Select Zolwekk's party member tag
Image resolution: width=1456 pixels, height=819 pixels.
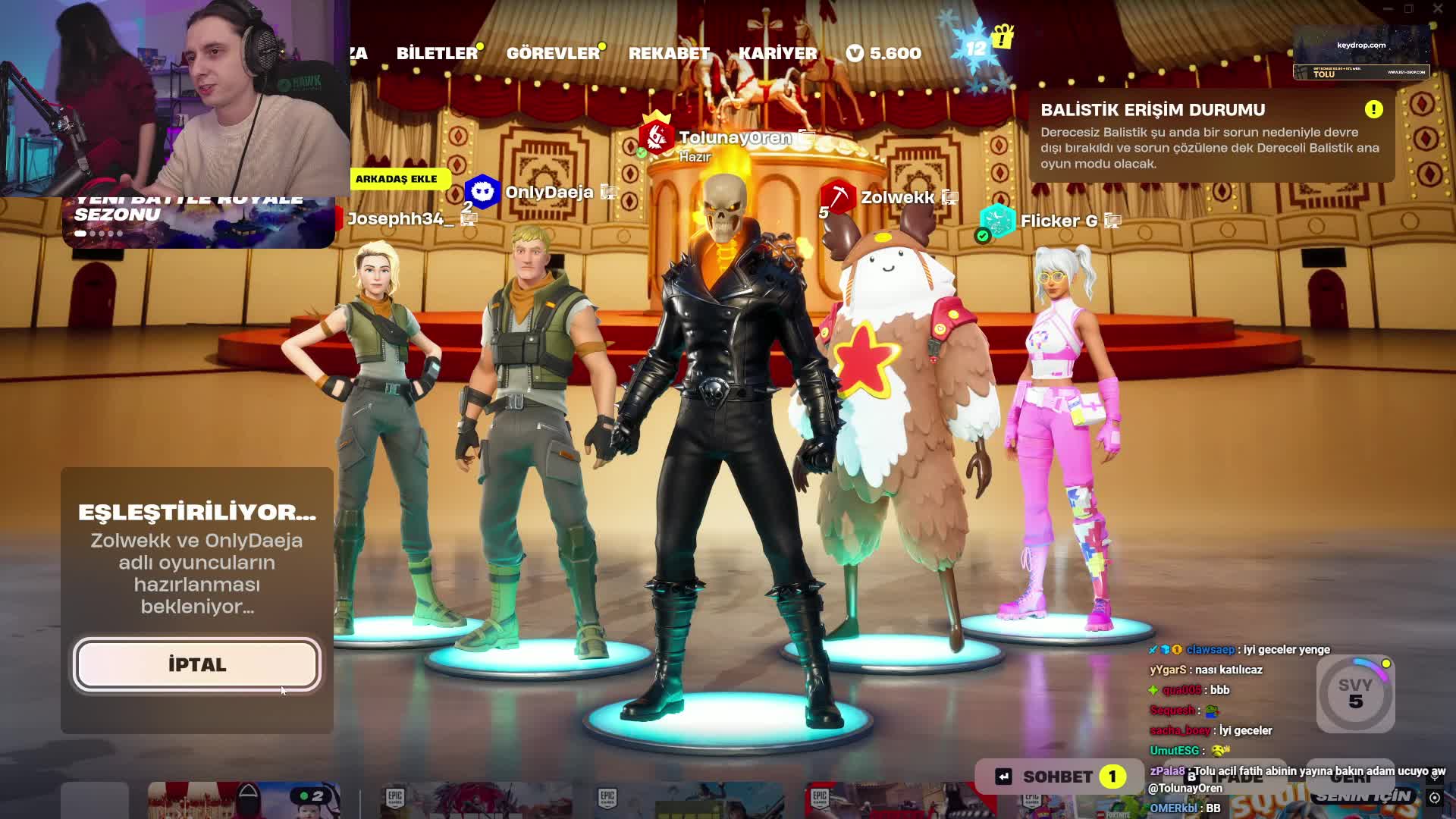click(x=897, y=197)
